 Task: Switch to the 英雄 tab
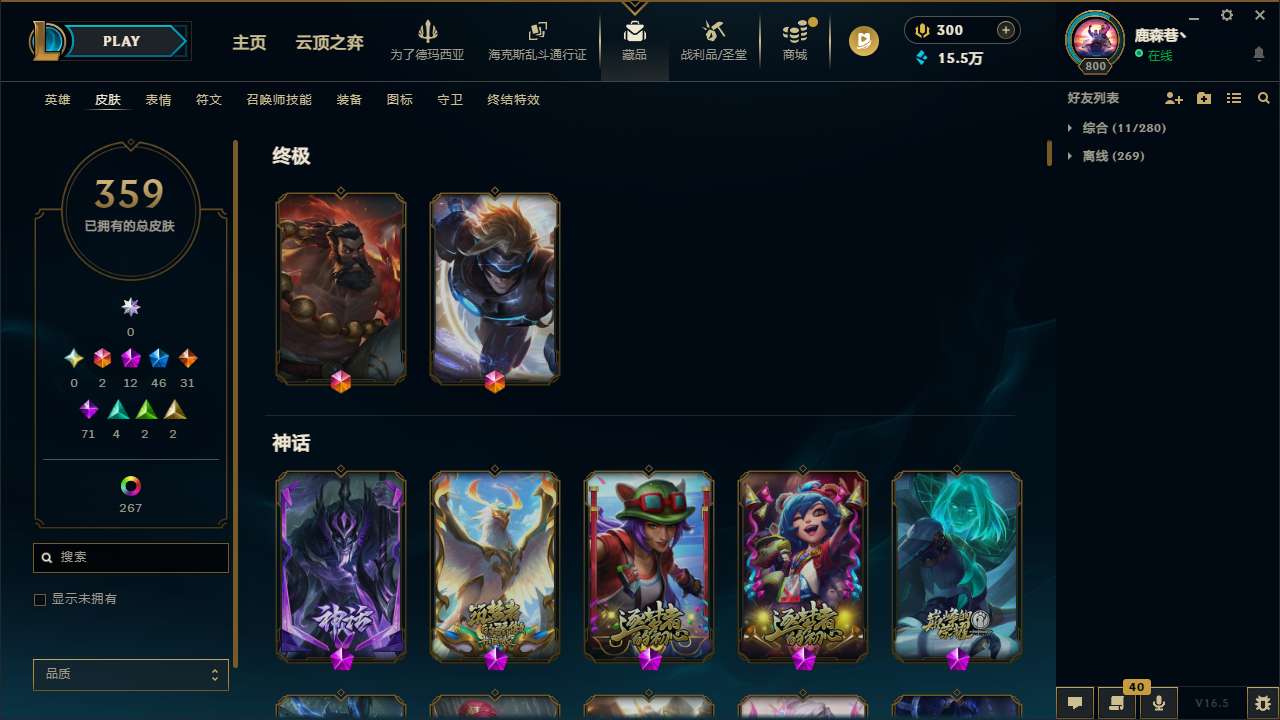(57, 100)
